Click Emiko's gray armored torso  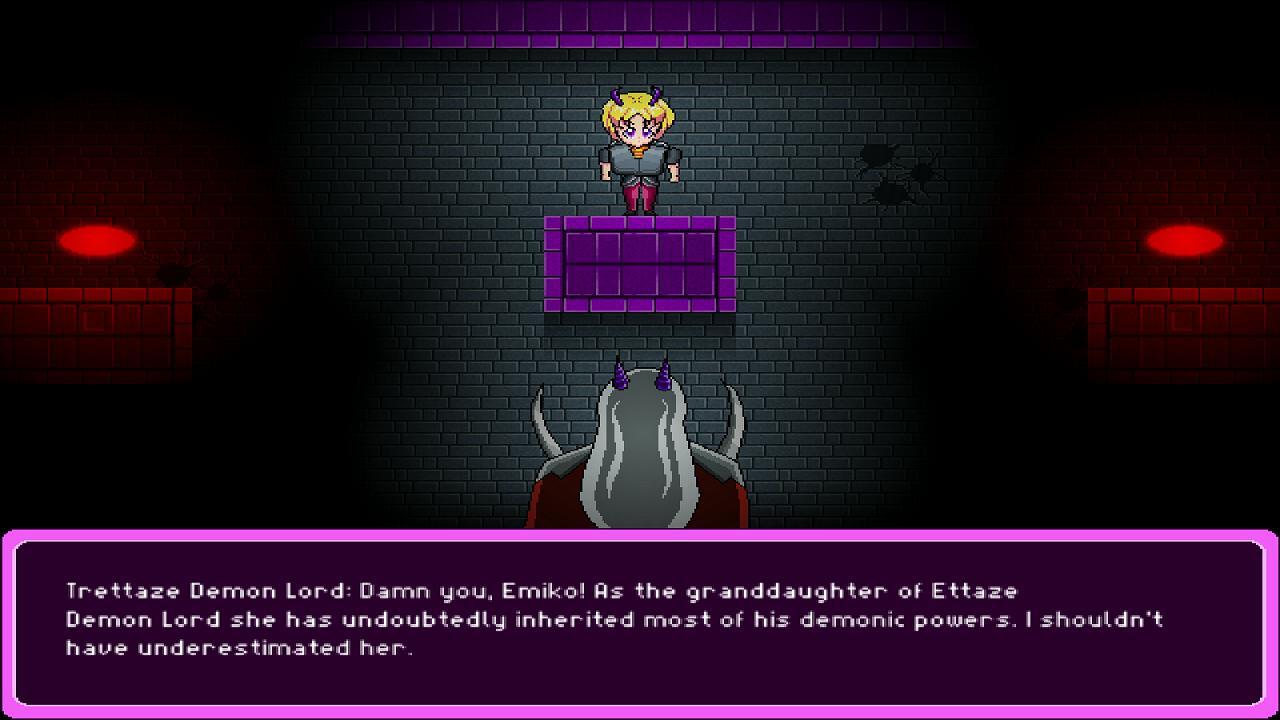[x=640, y=165]
